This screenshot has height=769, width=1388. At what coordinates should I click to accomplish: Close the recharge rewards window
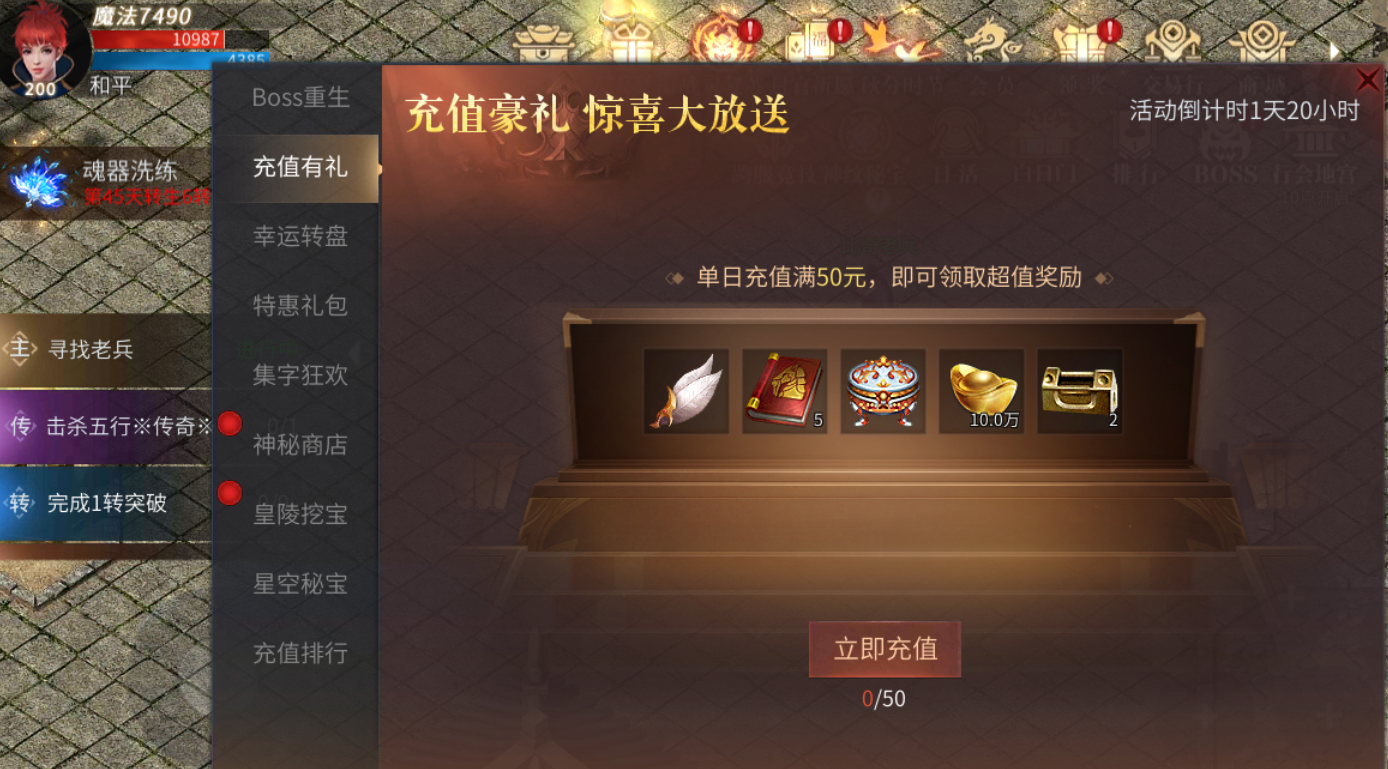1369,80
